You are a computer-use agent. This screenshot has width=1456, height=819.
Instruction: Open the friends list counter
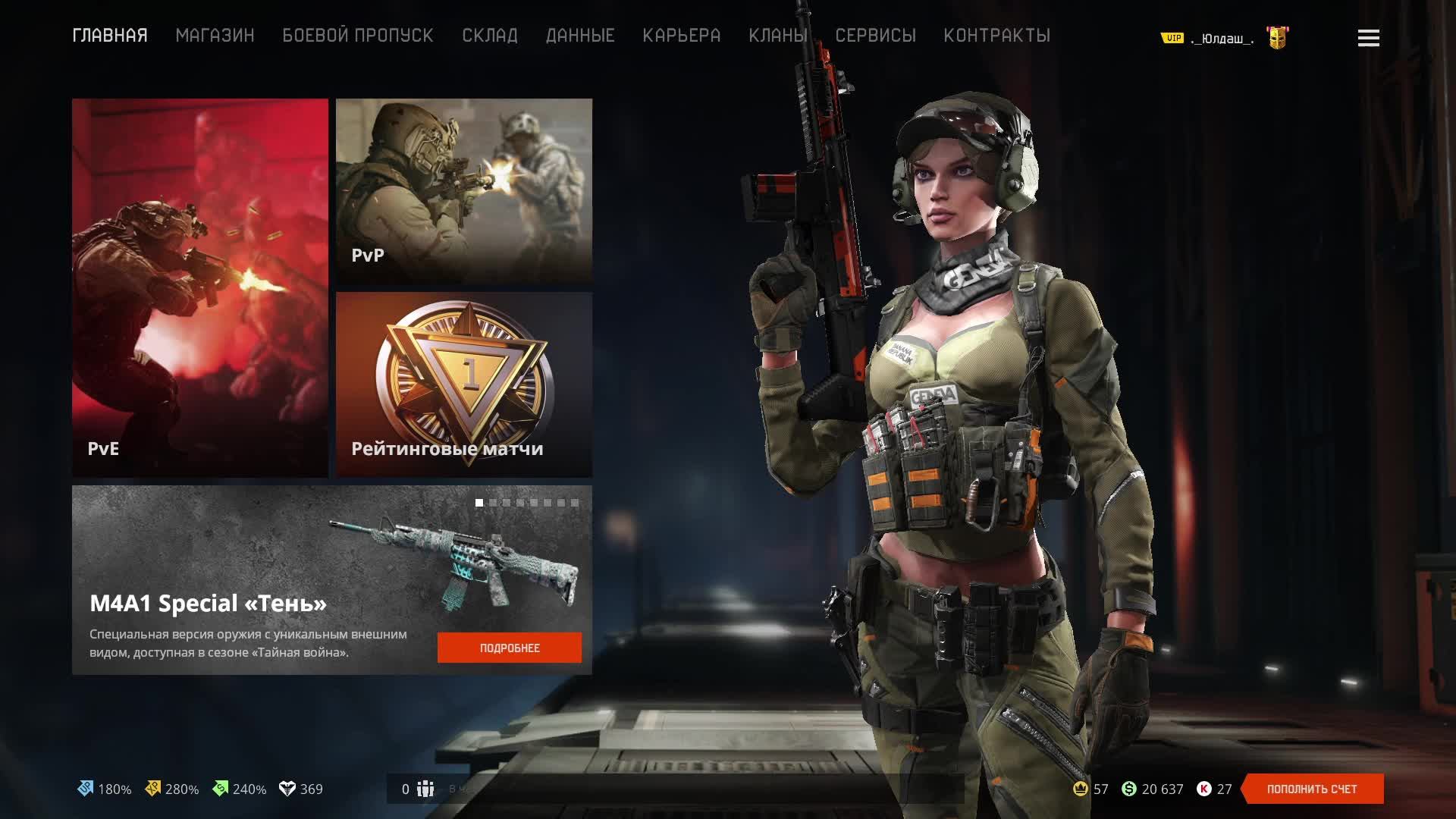click(x=417, y=789)
